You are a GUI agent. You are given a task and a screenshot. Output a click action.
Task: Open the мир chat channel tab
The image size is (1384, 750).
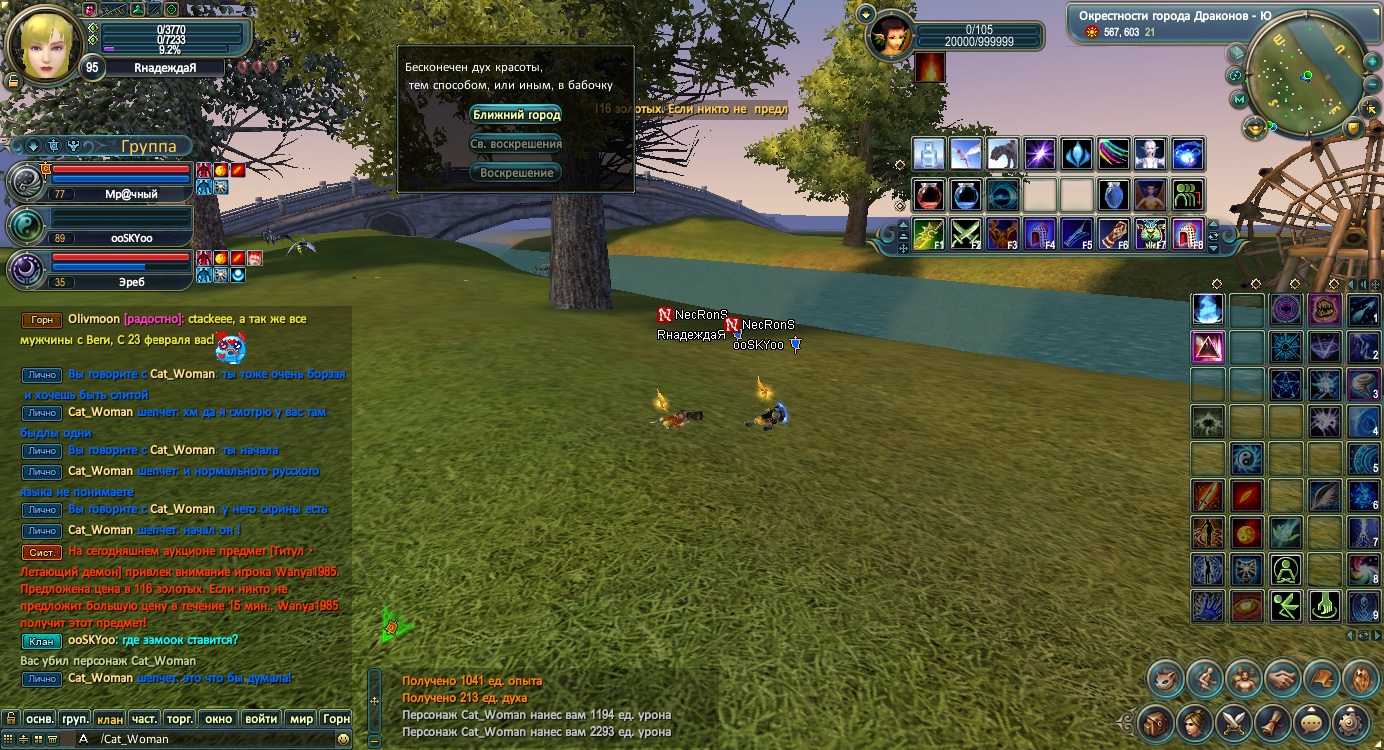(x=300, y=719)
